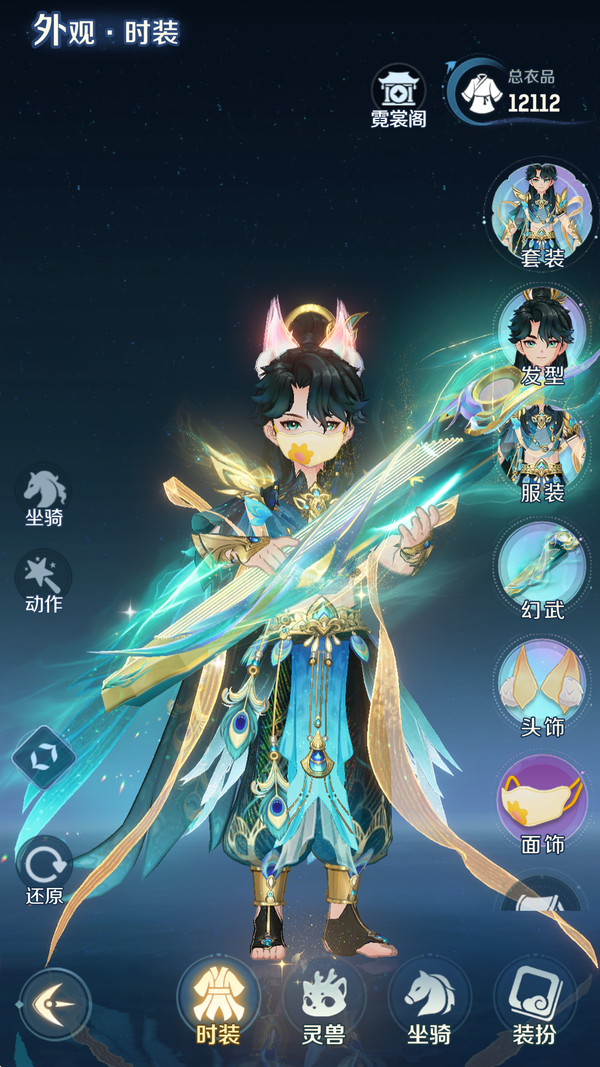
Task: Open the 服装 clothing category
Action: click(542, 450)
